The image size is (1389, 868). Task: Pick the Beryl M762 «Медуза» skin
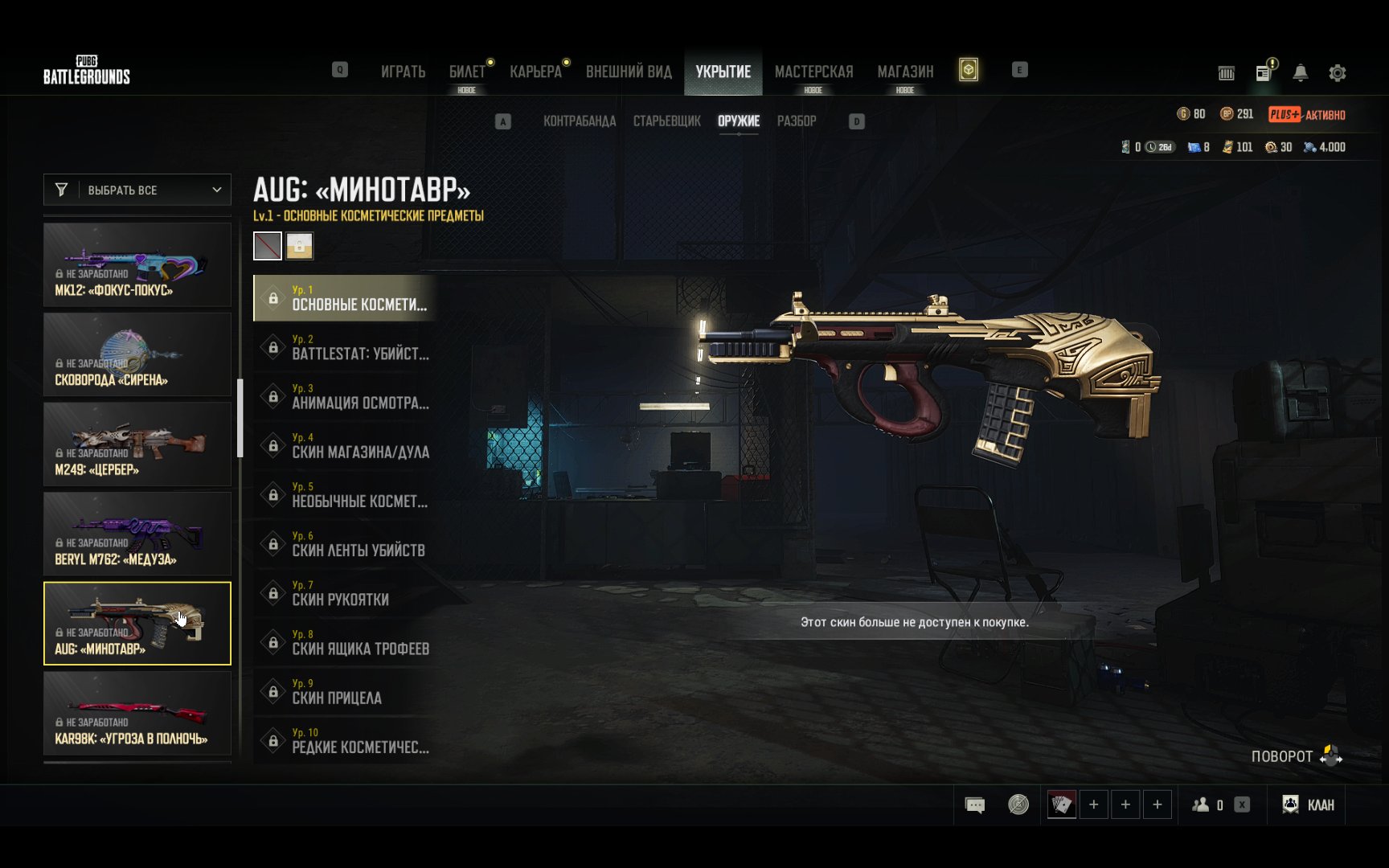(137, 534)
